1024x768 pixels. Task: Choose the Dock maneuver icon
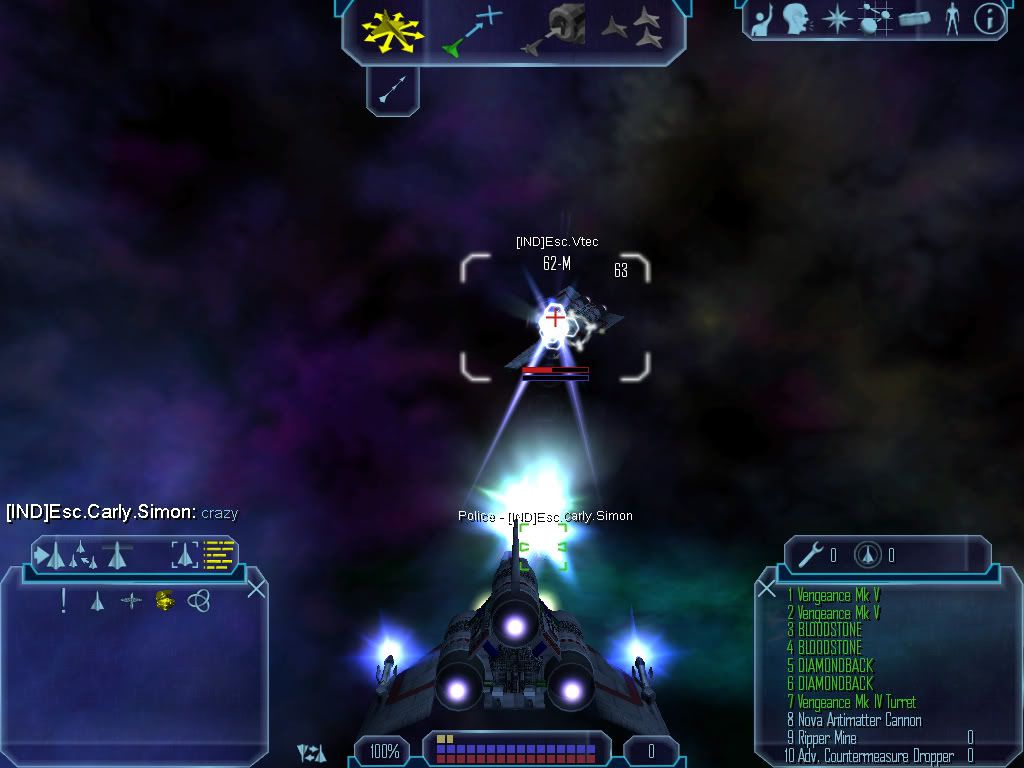click(551, 30)
